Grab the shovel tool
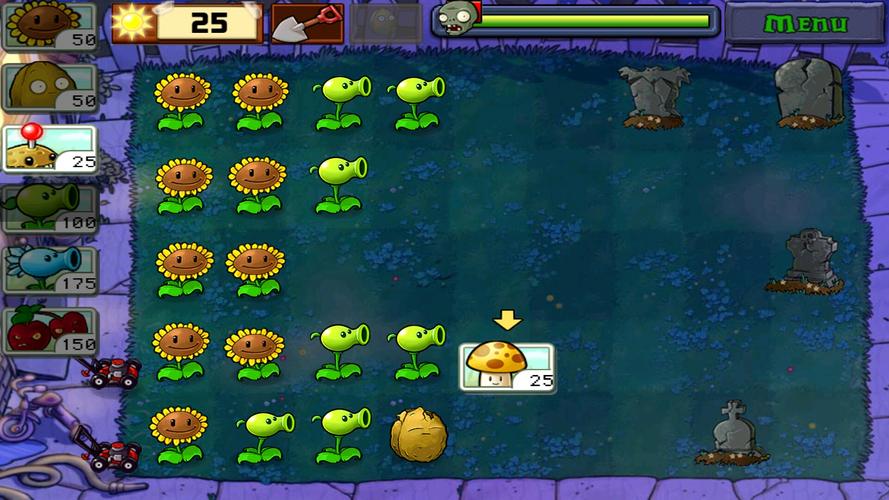The height and width of the screenshot is (500, 889). [x=307, y=22]
